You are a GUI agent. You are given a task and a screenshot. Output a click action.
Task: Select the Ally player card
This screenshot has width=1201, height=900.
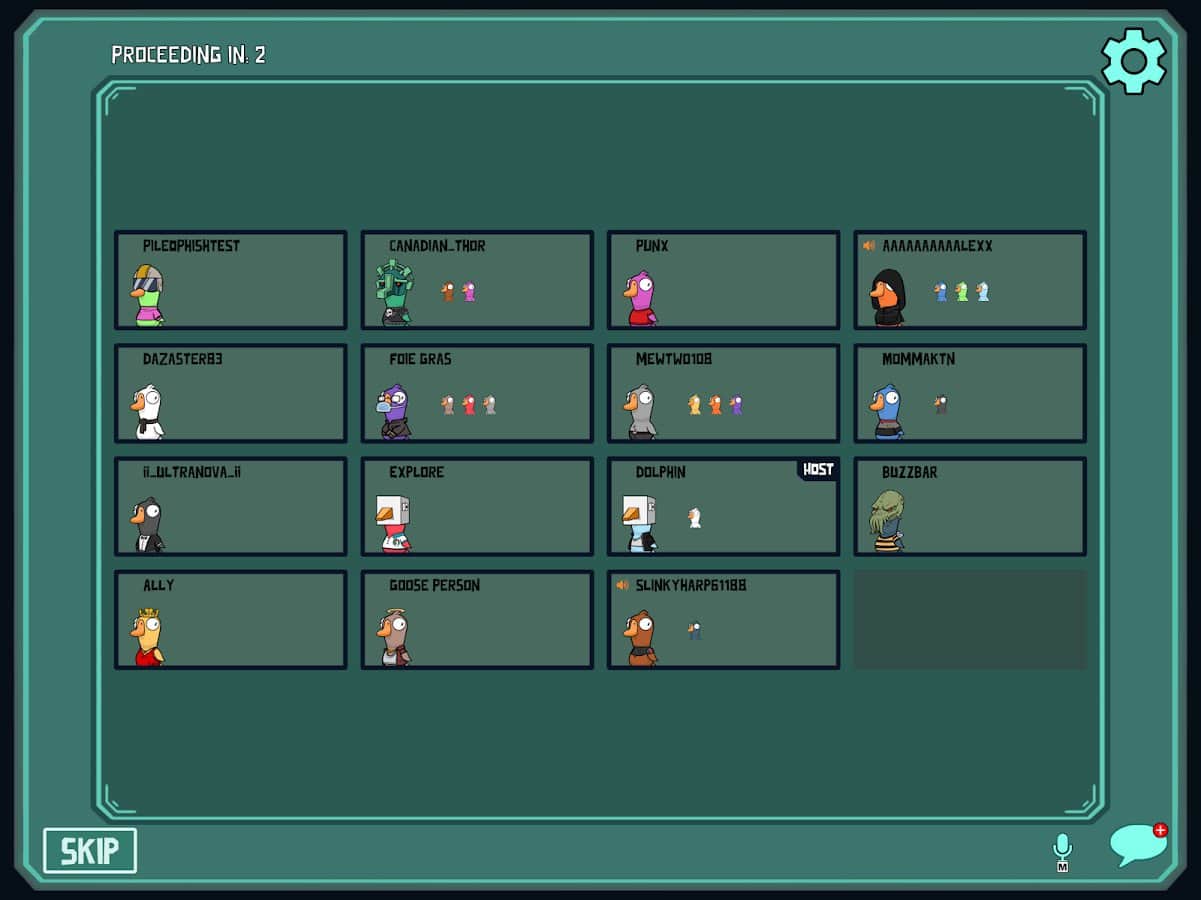[x=231, y=619]
